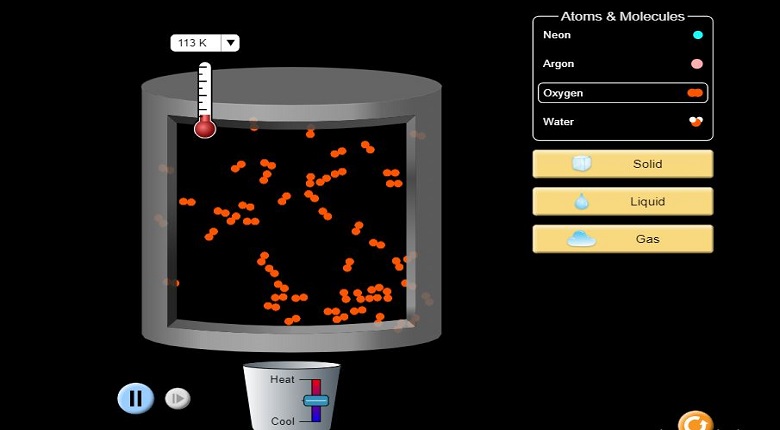This screenshot has height=430, width=780.
Task: Activate the Gas state button
Action: click(x=622, y=239)
